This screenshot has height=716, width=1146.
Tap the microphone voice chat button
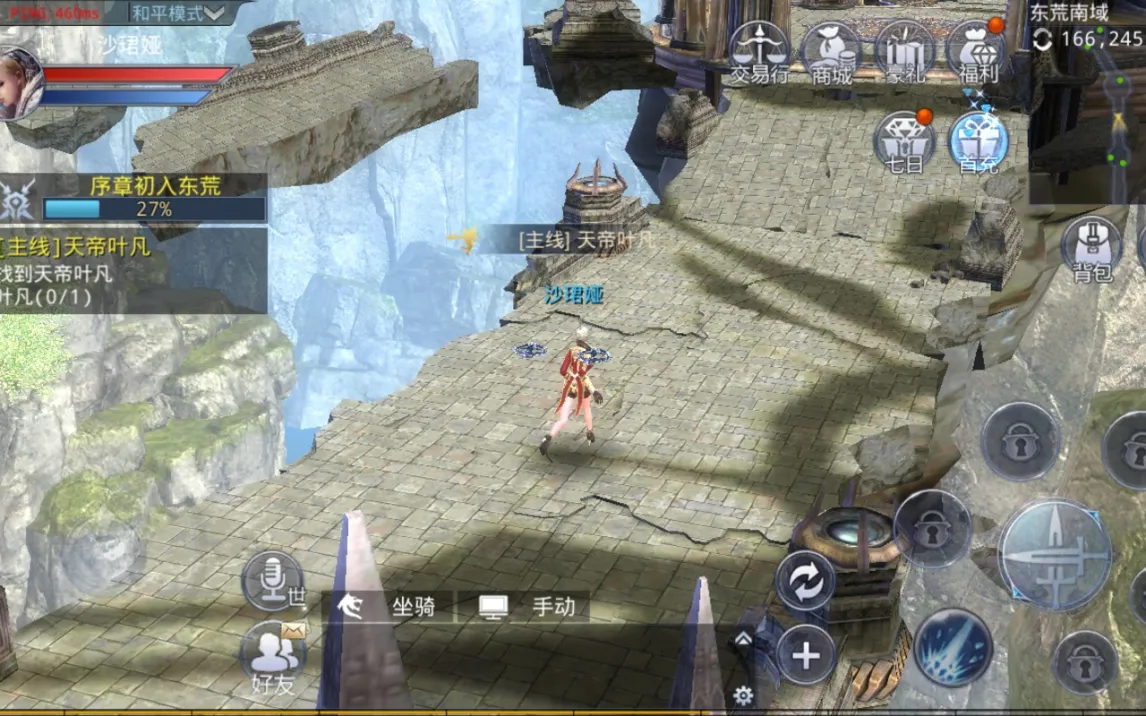click(271, 580)
